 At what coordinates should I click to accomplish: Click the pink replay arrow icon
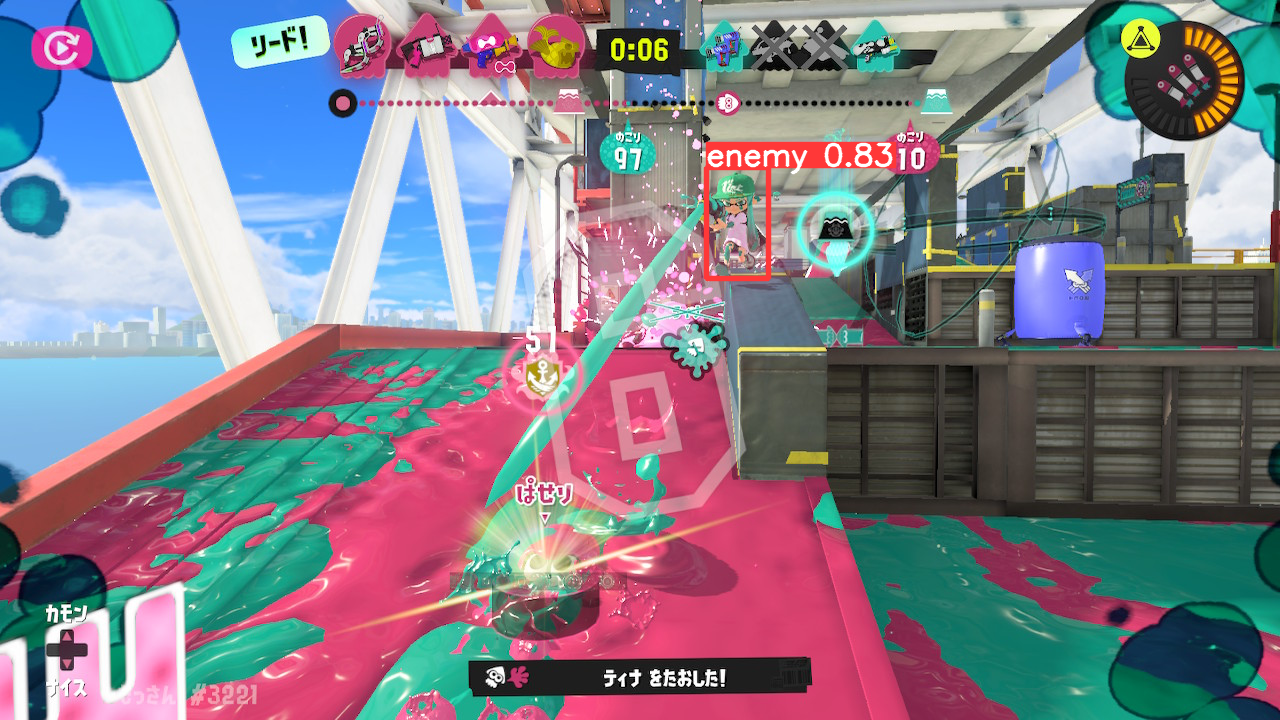pos(62,47)
